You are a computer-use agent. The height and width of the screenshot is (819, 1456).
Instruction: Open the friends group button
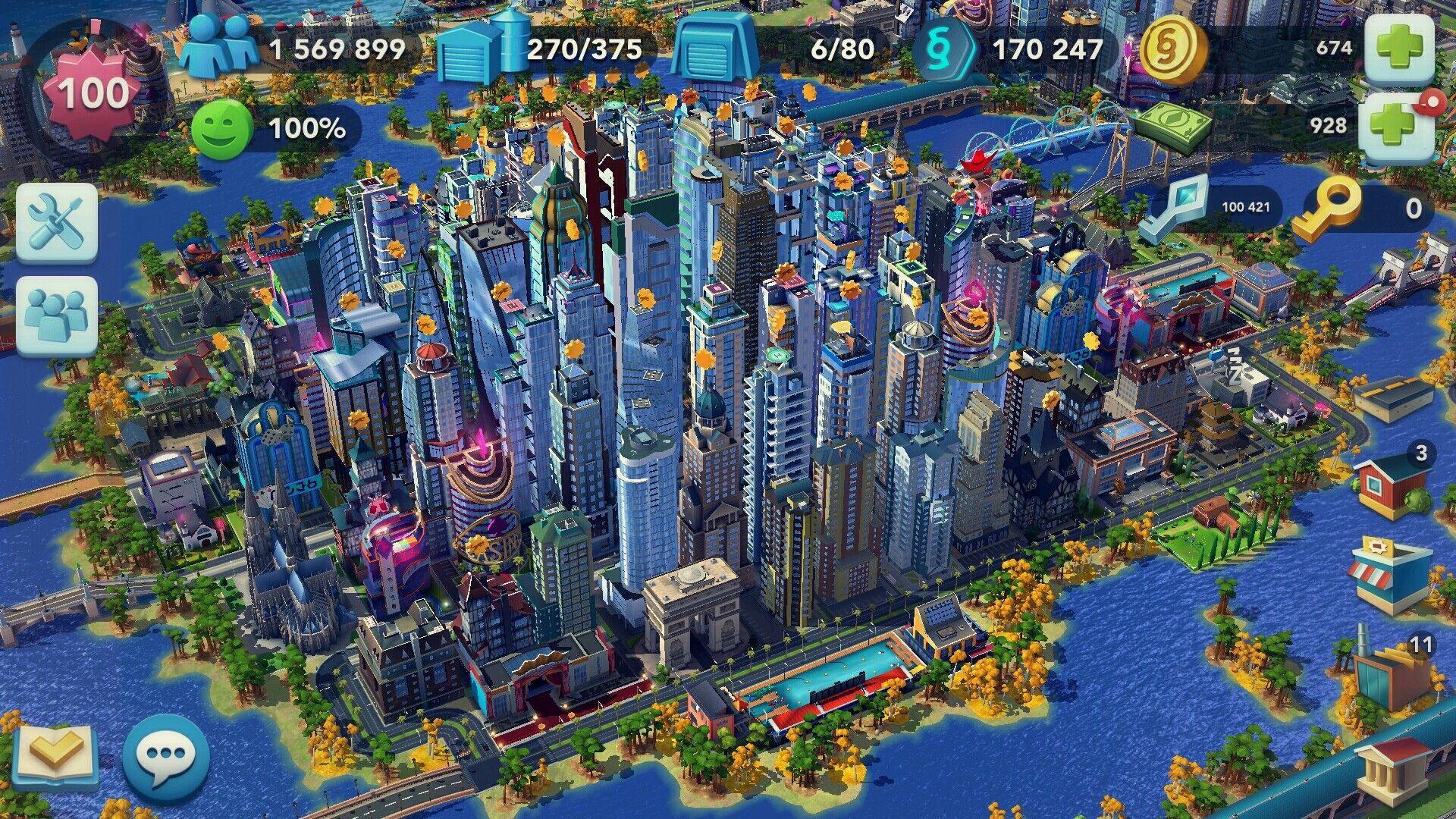tap(58, 315)
